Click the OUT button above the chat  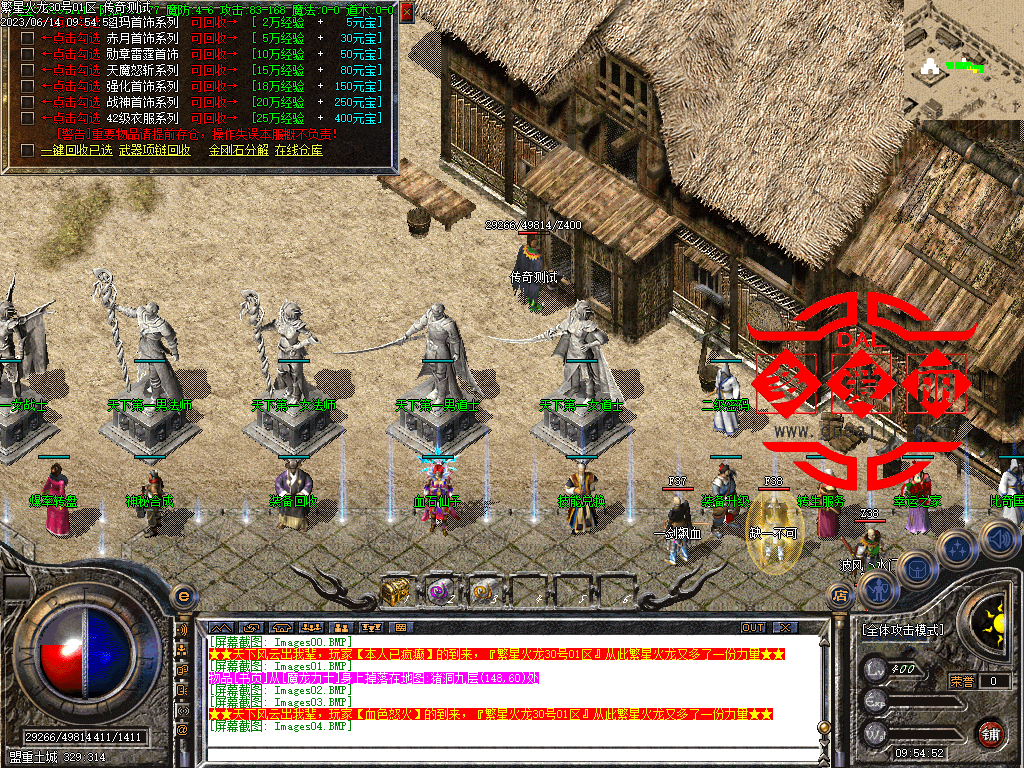click(753, 627)
